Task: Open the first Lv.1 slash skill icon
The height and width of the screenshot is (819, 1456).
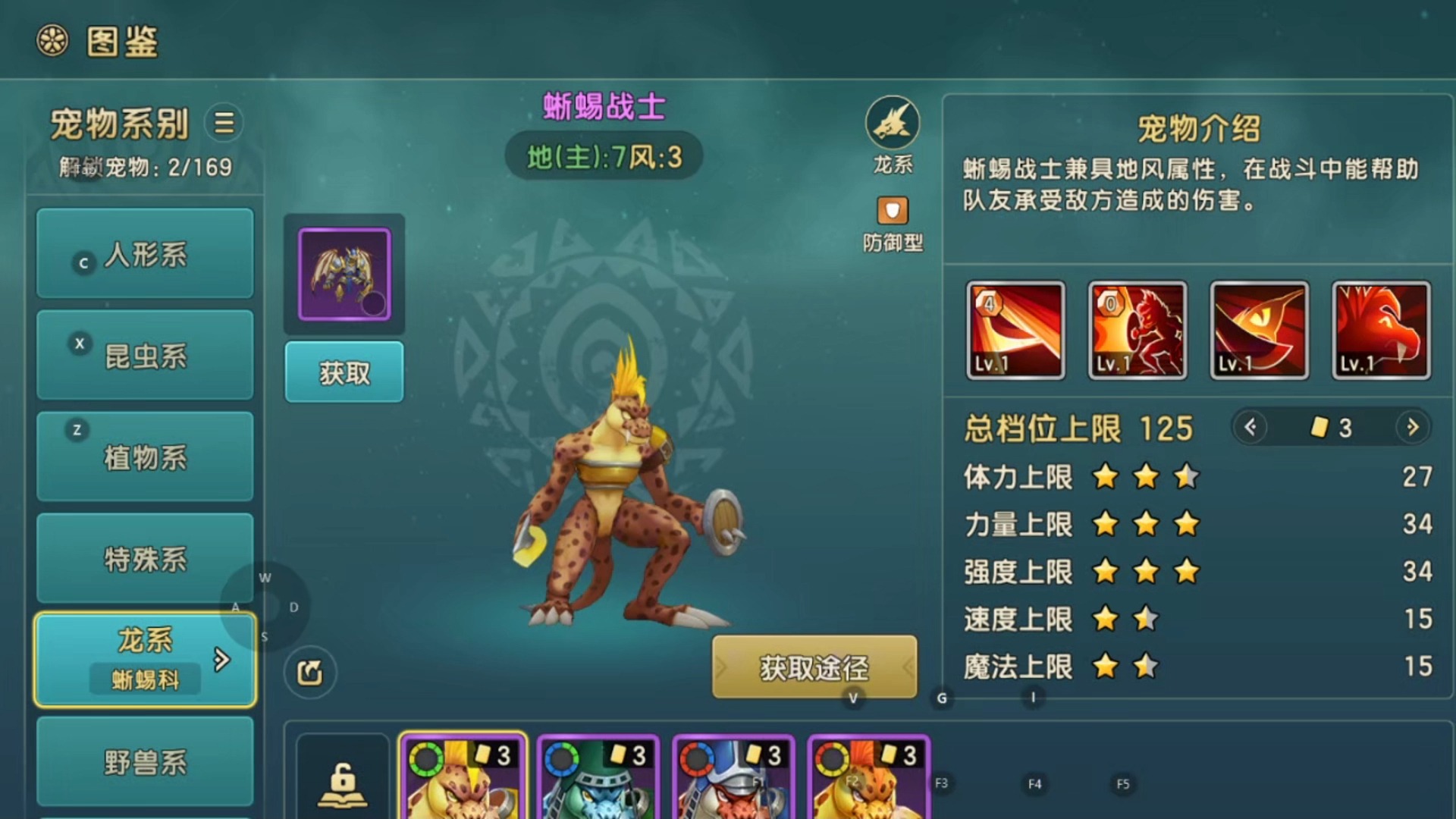Action: click(1015, 330)
